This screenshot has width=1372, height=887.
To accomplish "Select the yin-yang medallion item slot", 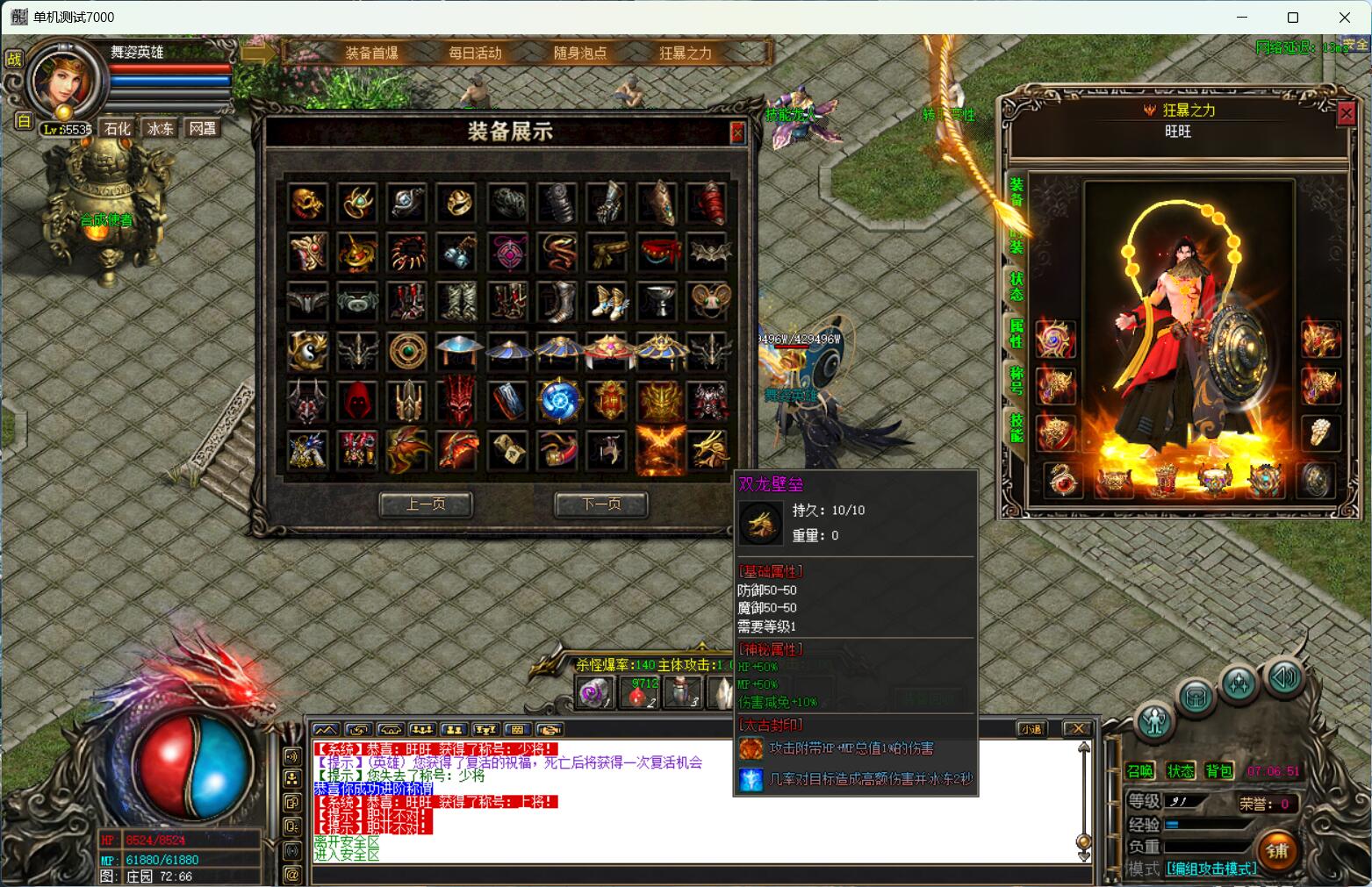I will tap(308, 351).
